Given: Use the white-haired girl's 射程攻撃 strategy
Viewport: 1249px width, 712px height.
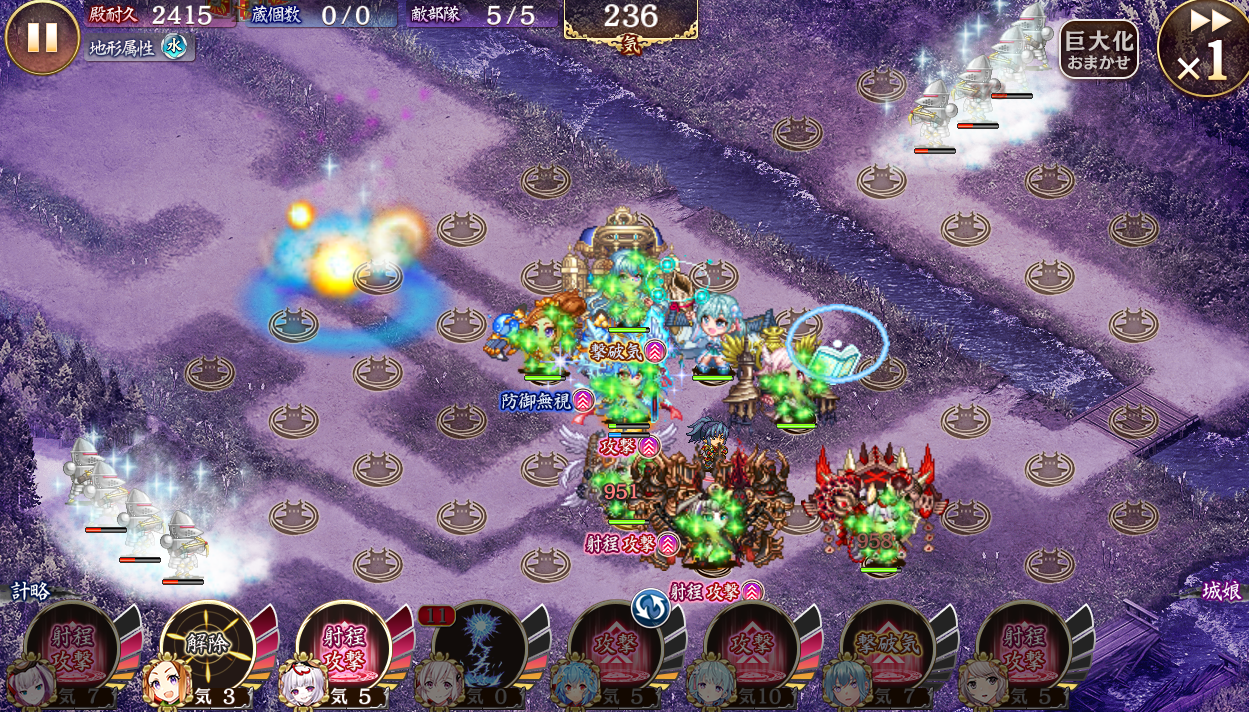Looking at the screenshot, I should coord(343,648).
